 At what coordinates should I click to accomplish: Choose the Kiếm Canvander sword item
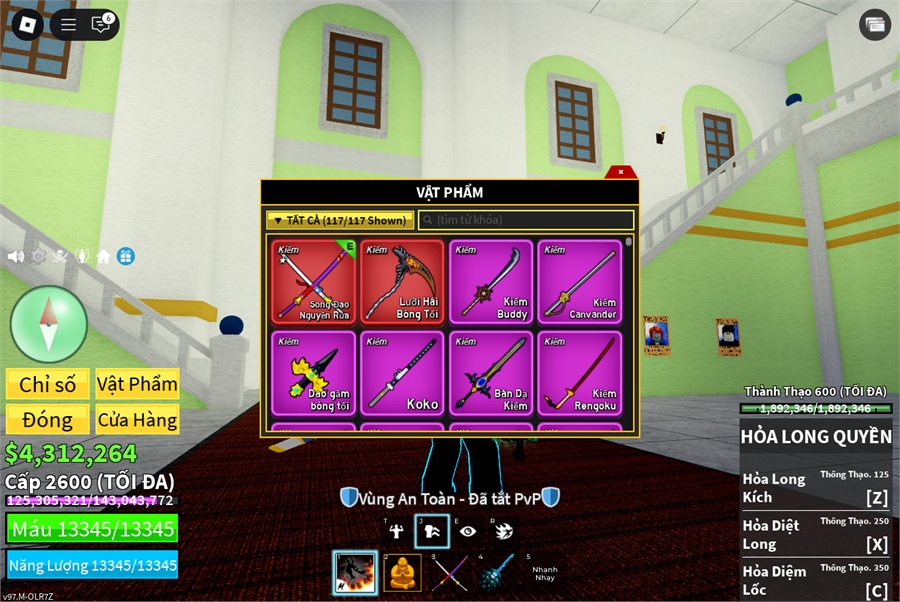579,281
